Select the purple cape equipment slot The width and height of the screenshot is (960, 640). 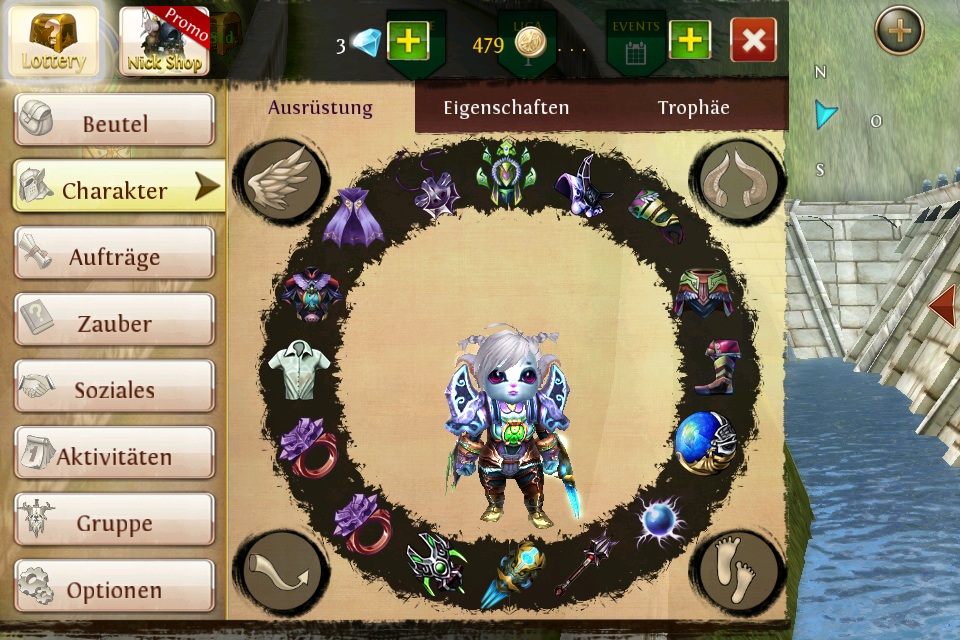coord(353,215)
